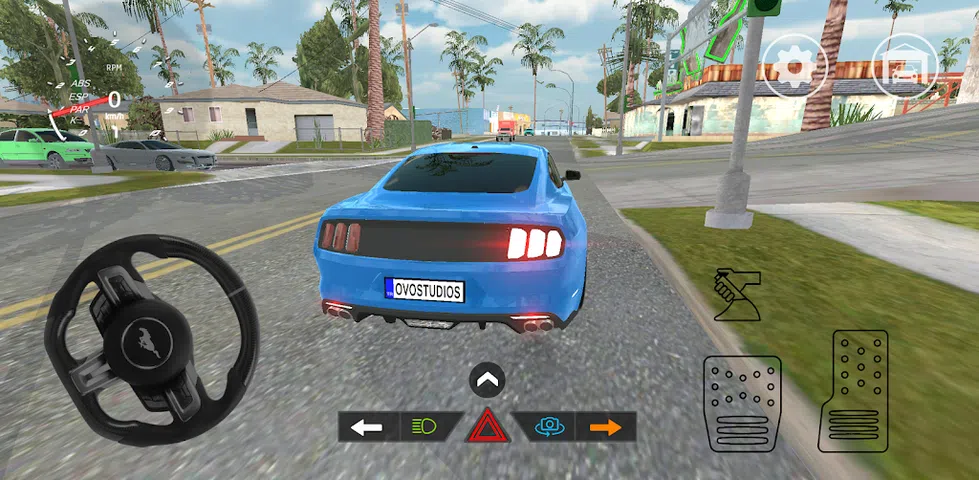Turn on the red hazard triangle
The width and height of the screenshot is (979, 480).
click(x=487, y=425)
